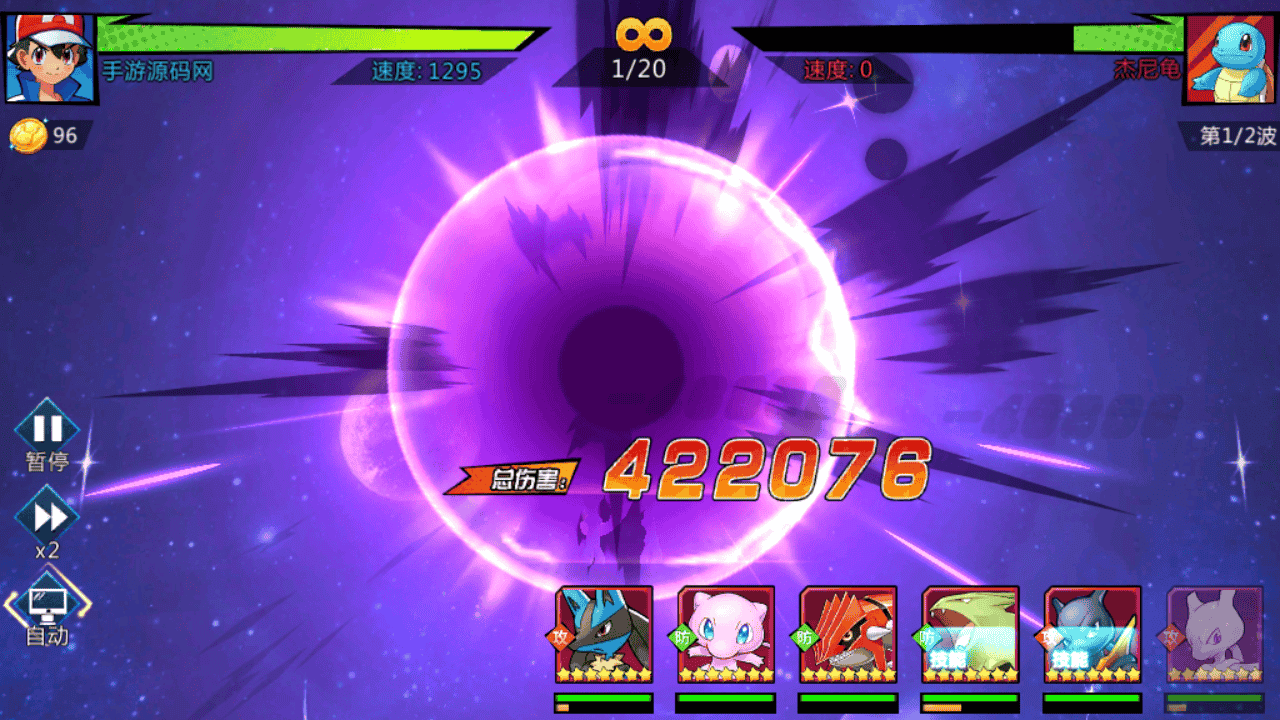Pause the battle with the 暂停 button
Image resolution: width=1280 pixels, height=720 pixels.
click(47, 430)
